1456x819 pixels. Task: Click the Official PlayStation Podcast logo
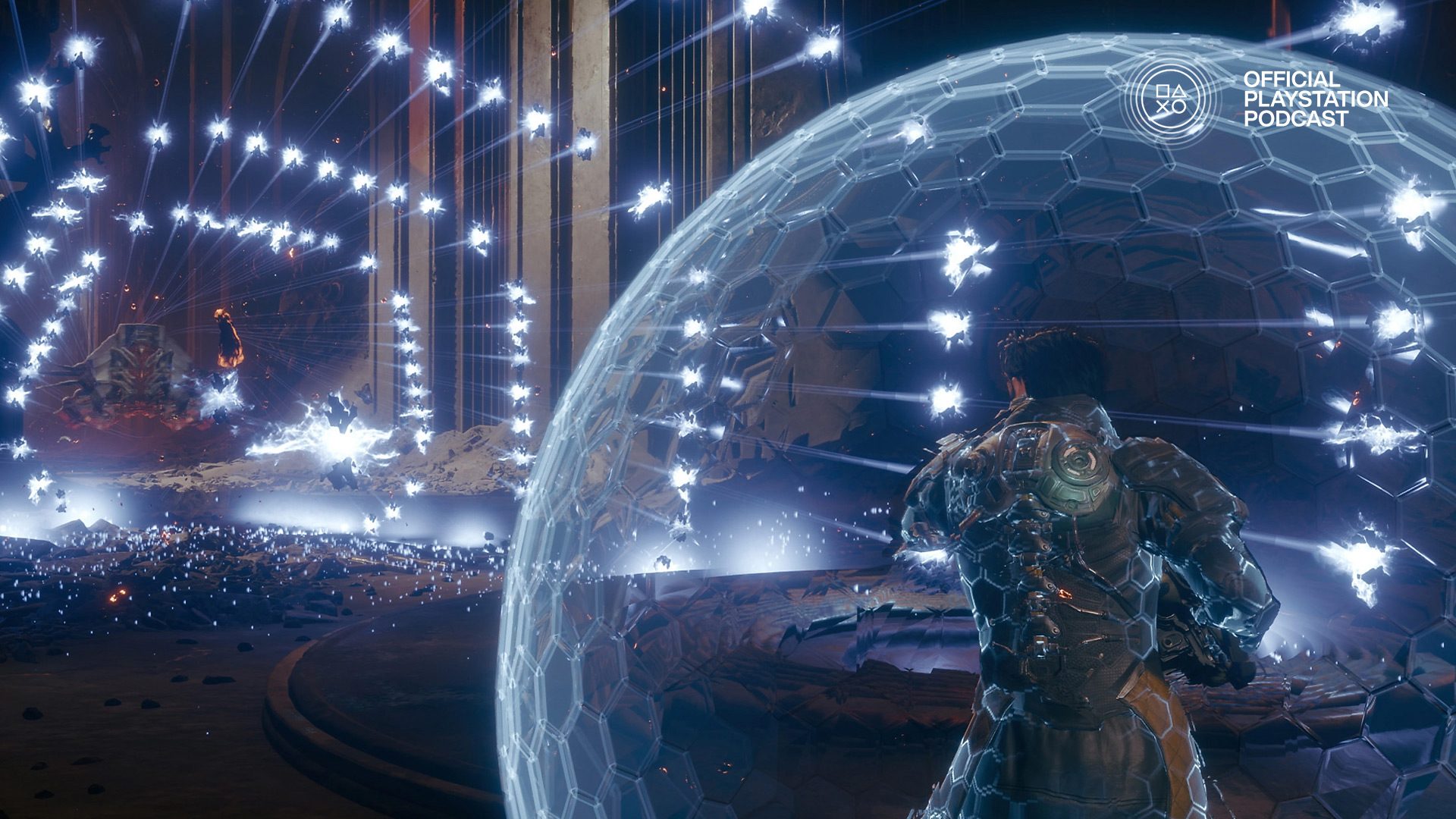1171,99
